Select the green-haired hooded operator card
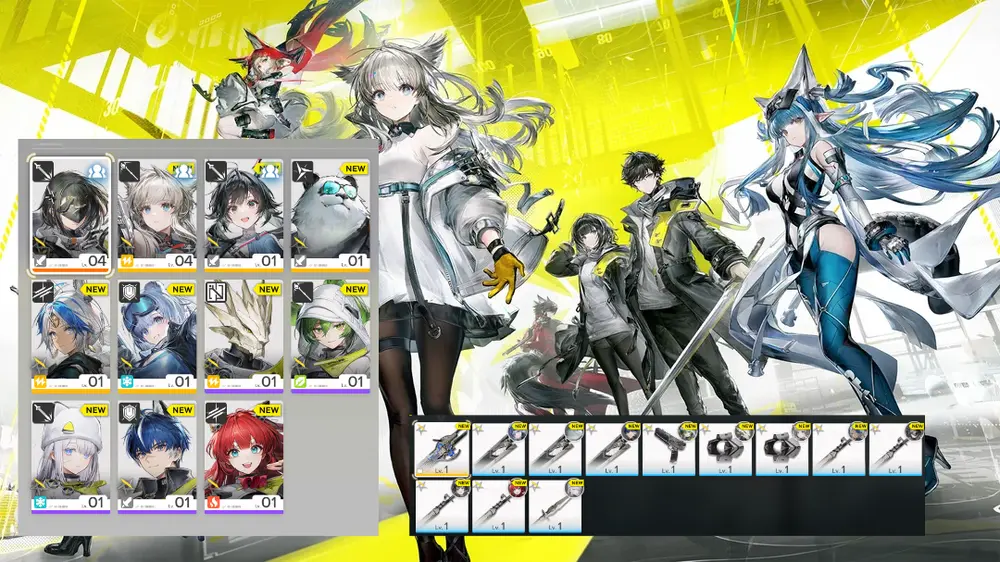 (x=329, y=336)
